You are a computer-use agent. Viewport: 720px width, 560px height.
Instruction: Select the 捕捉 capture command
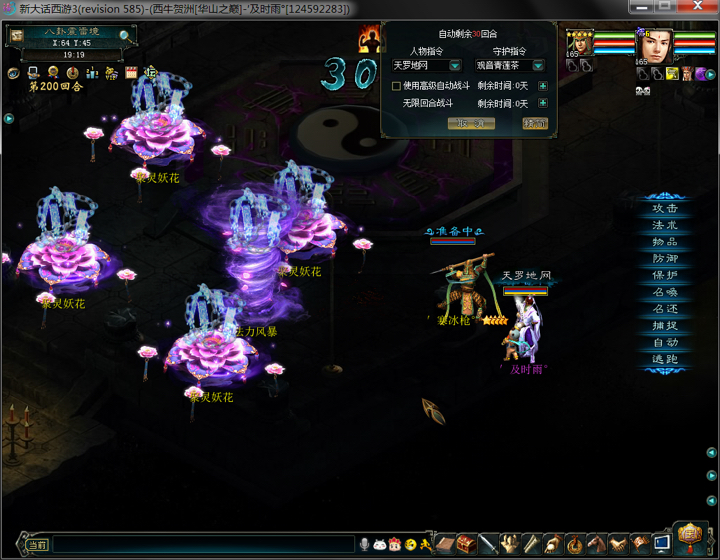click(x=665, y=325)
